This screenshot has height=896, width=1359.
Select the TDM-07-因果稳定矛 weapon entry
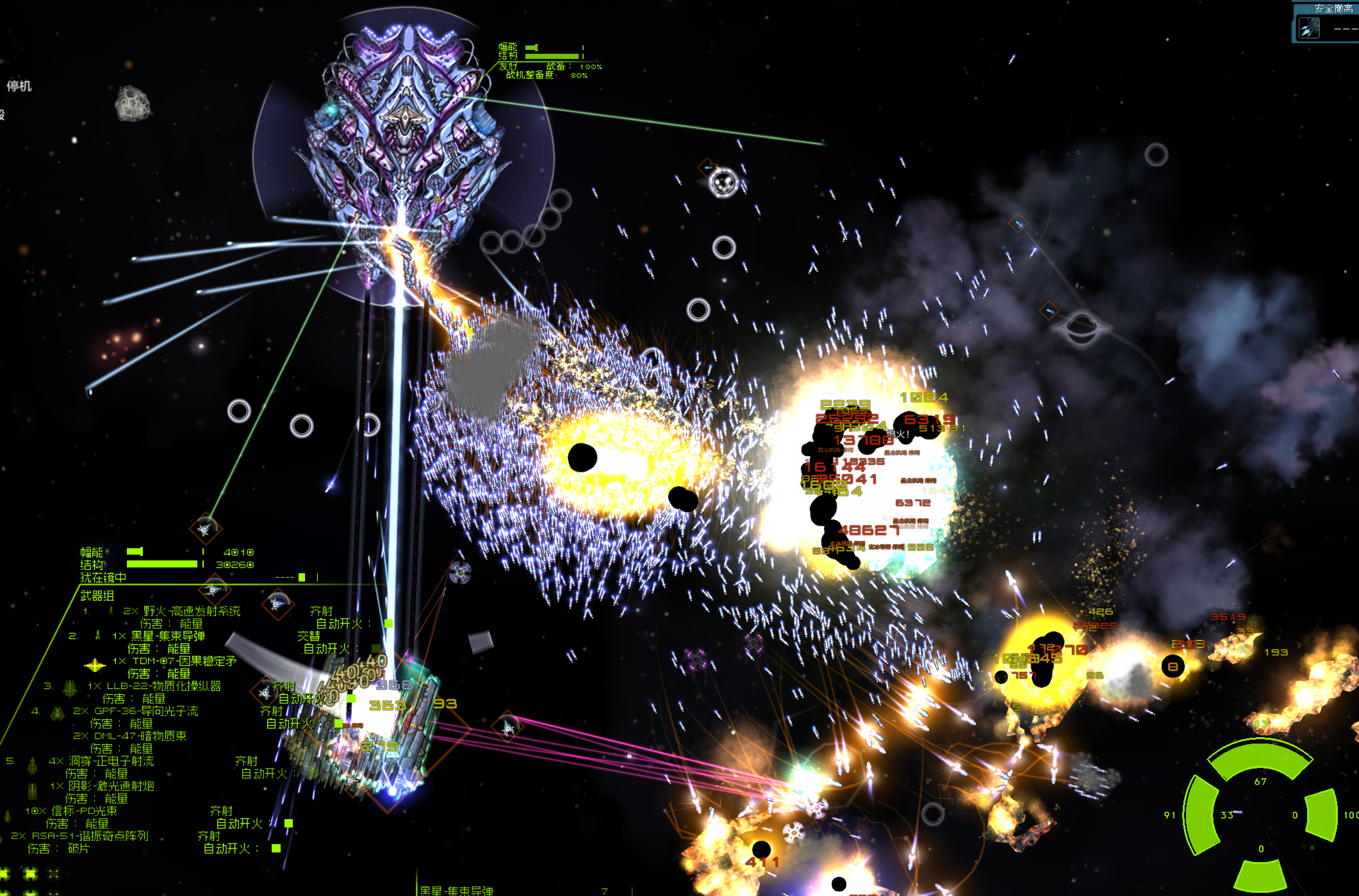(184, 661)
